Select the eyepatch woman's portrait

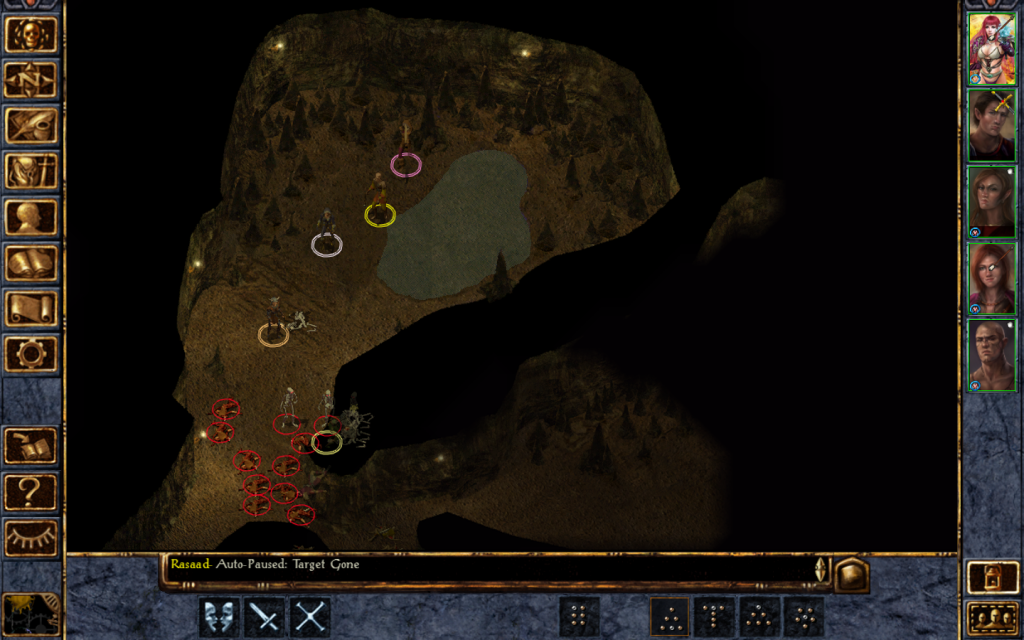click(991, 279)
